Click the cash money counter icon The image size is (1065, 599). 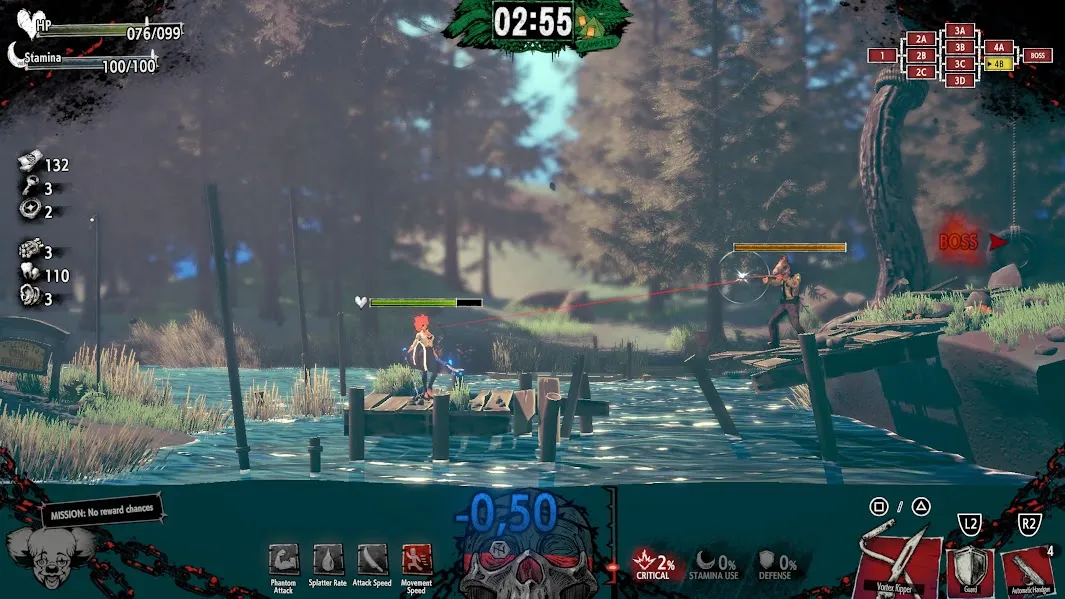(x=31, y=164)
